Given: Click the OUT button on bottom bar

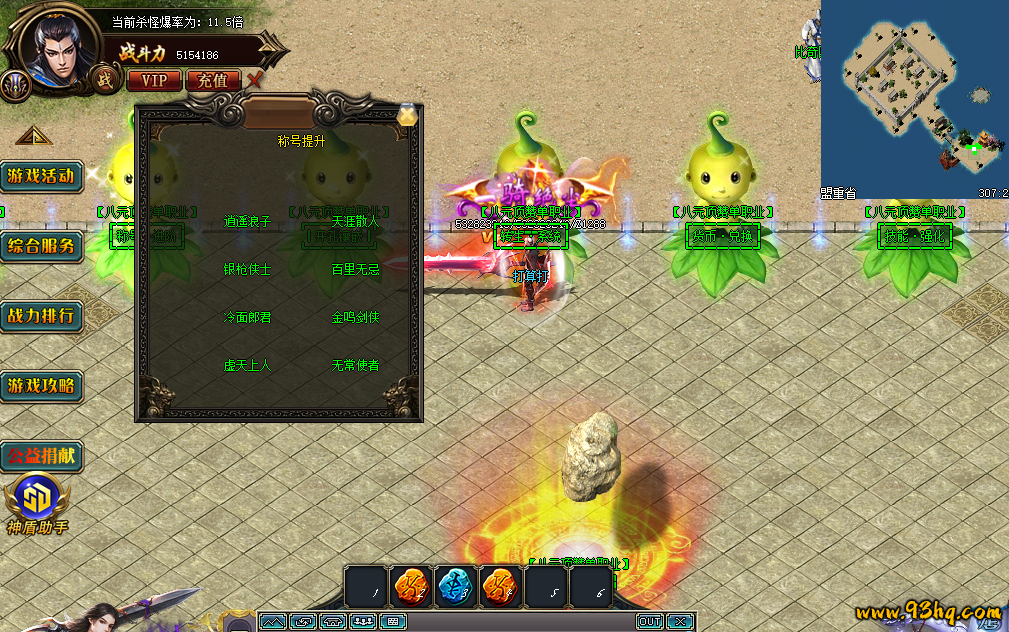Looking at the screenshot, I should (x=650, y=622).
